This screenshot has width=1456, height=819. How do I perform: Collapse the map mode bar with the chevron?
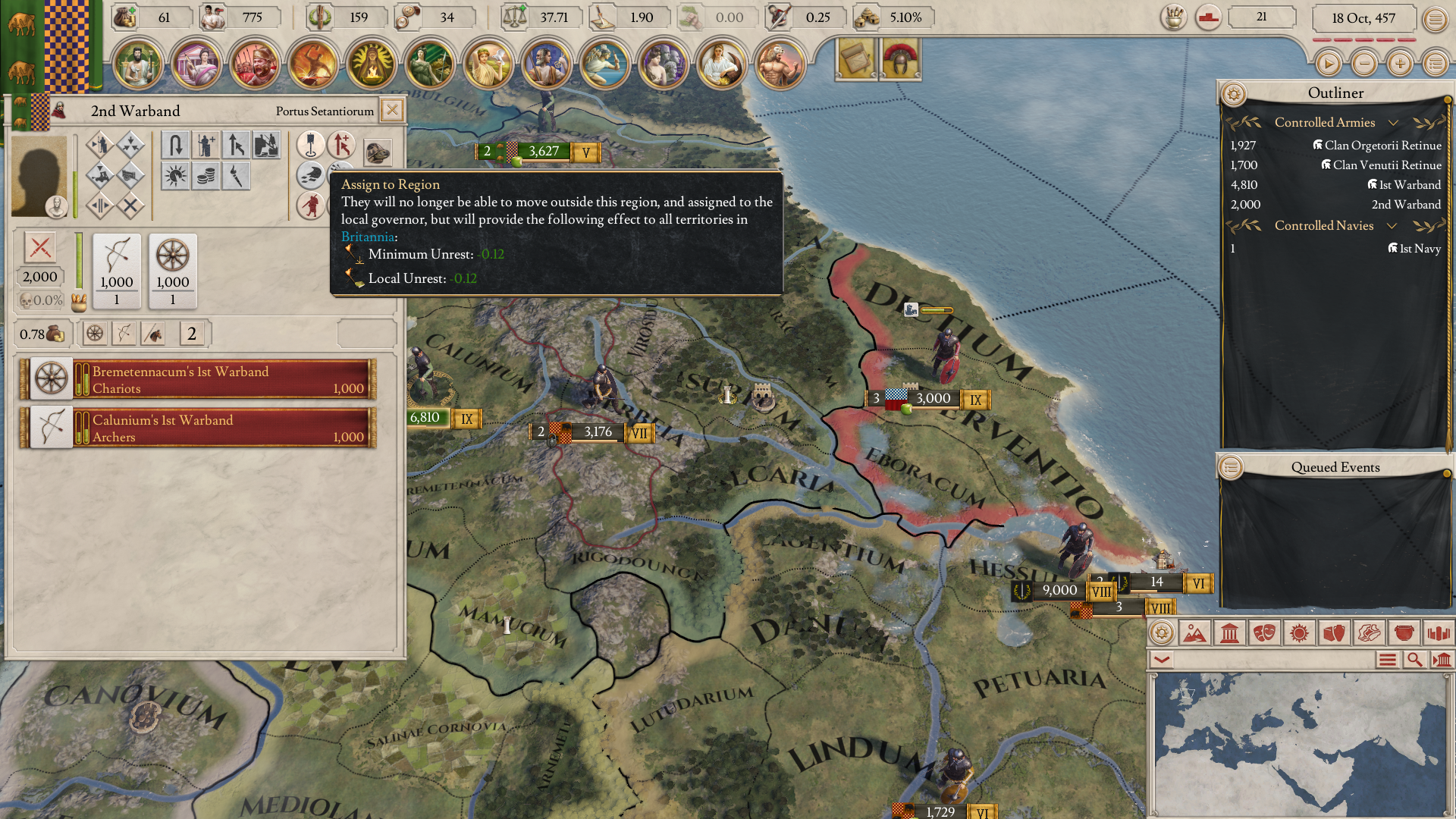pos(1162,659)
